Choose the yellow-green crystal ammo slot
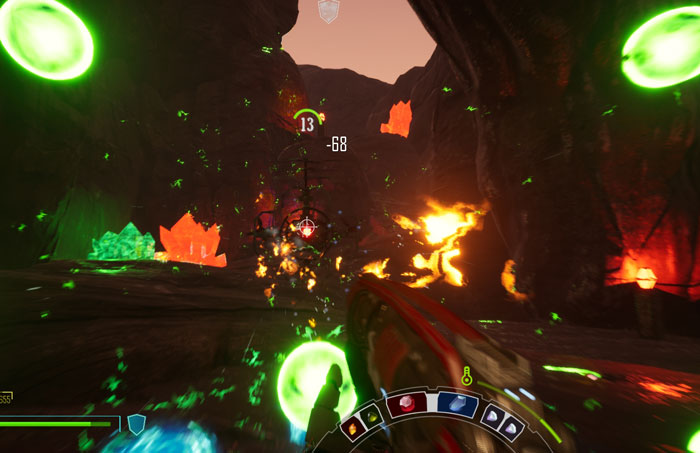 pos(374,414)
